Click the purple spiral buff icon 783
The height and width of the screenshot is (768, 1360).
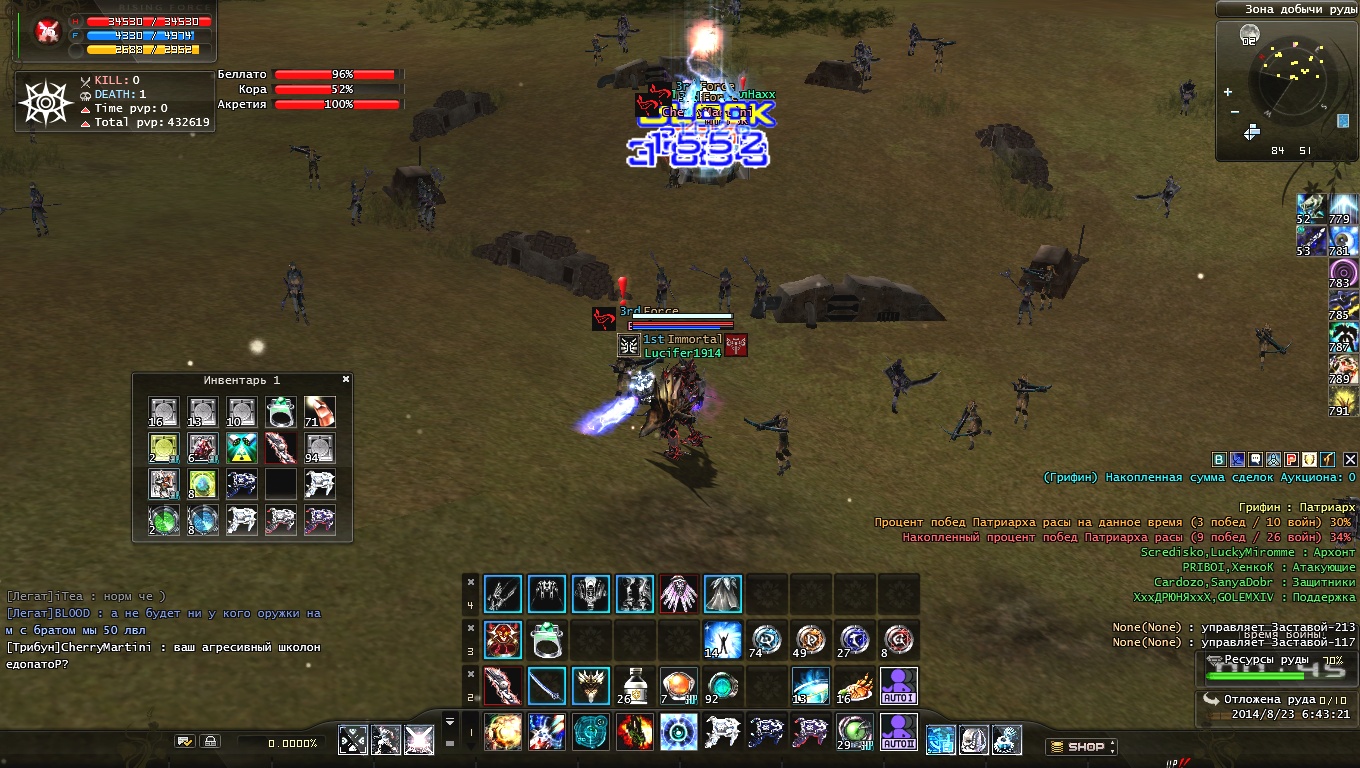tap(1343, 271)
